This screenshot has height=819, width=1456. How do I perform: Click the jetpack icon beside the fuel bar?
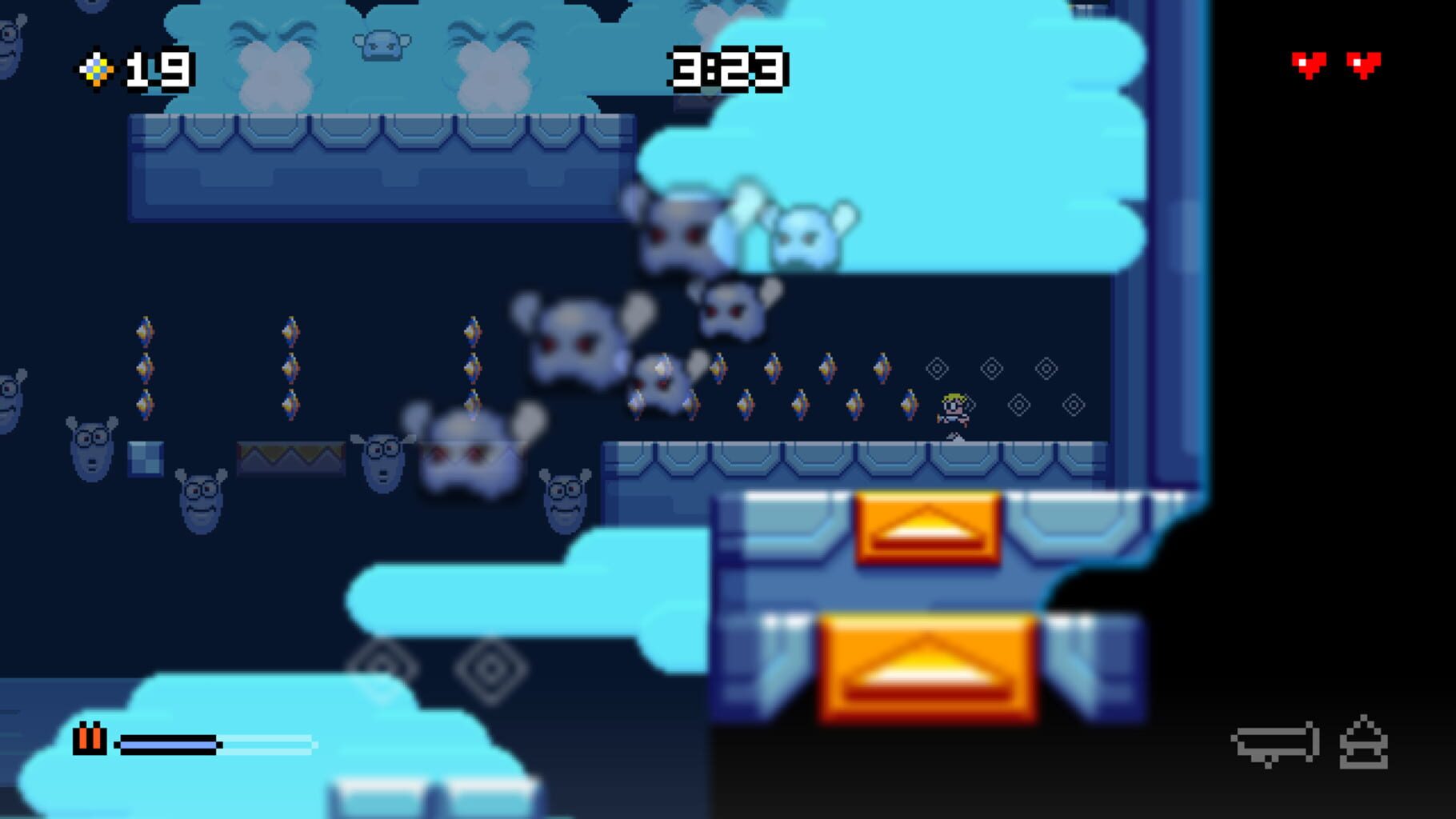pyautogui.click(x=90, y=738)
